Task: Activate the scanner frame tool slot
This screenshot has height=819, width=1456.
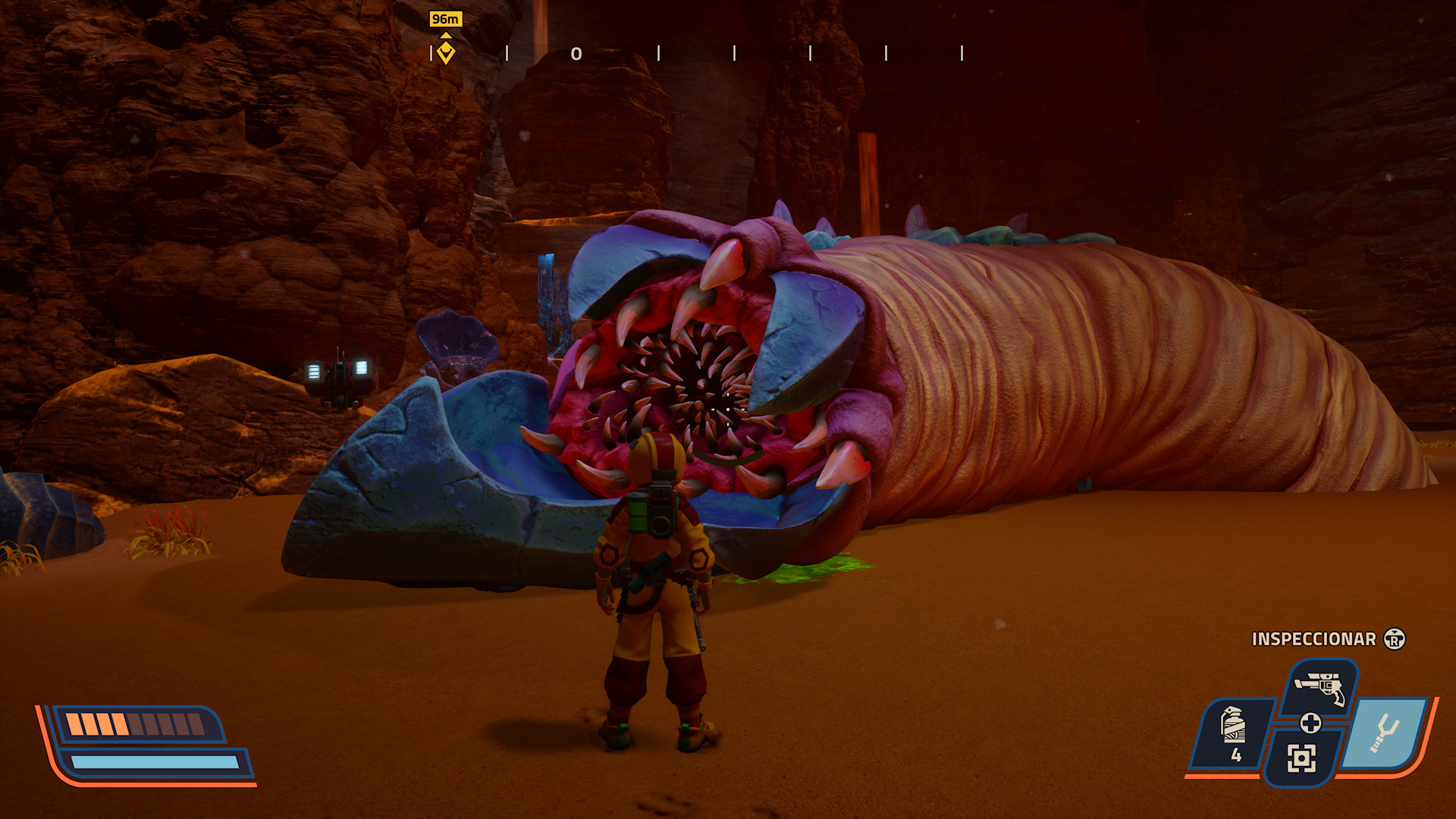Action: (x=1301, y=758)
